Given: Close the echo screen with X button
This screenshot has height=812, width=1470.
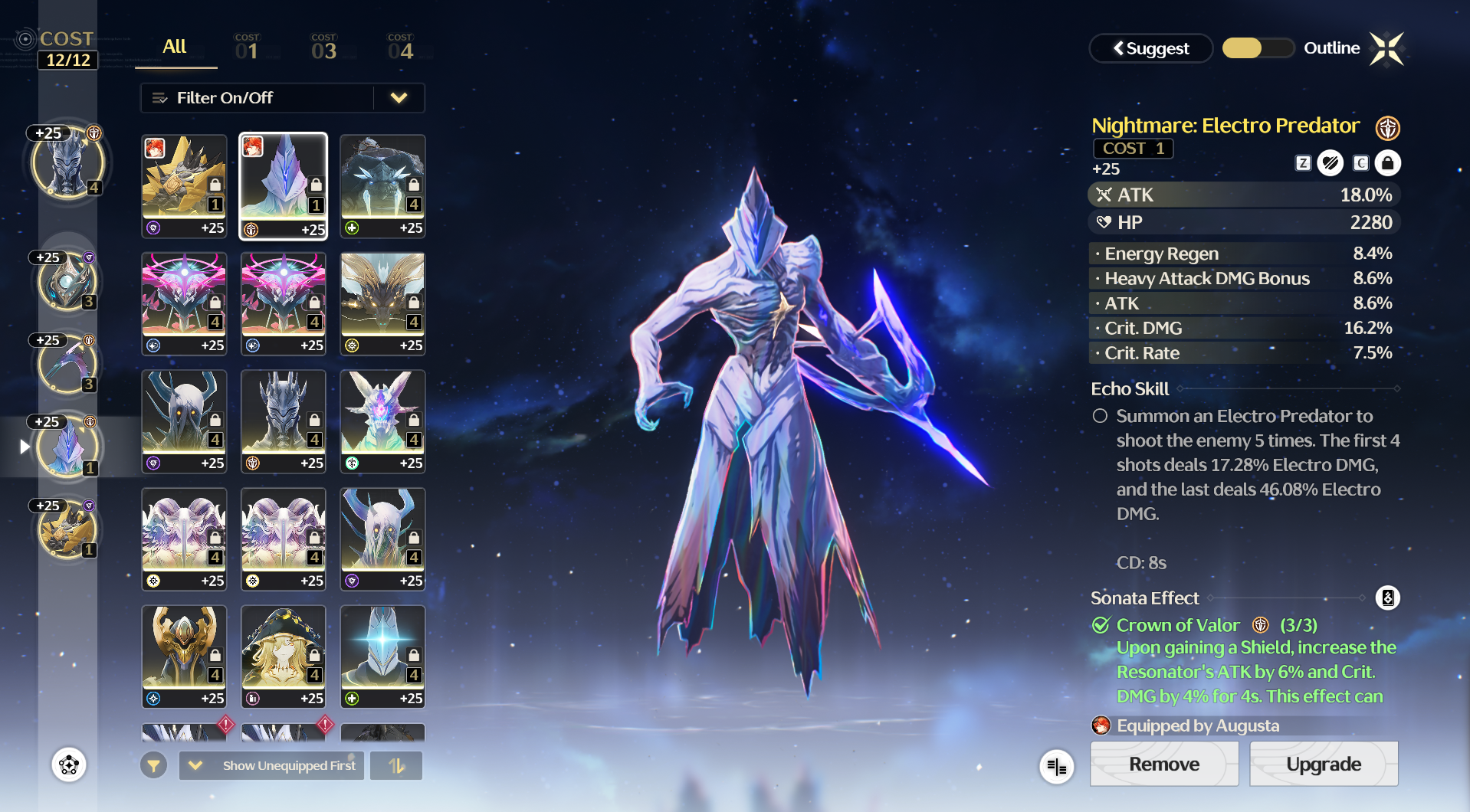Looking at the screenshot, I should [x=1386, y=49].
